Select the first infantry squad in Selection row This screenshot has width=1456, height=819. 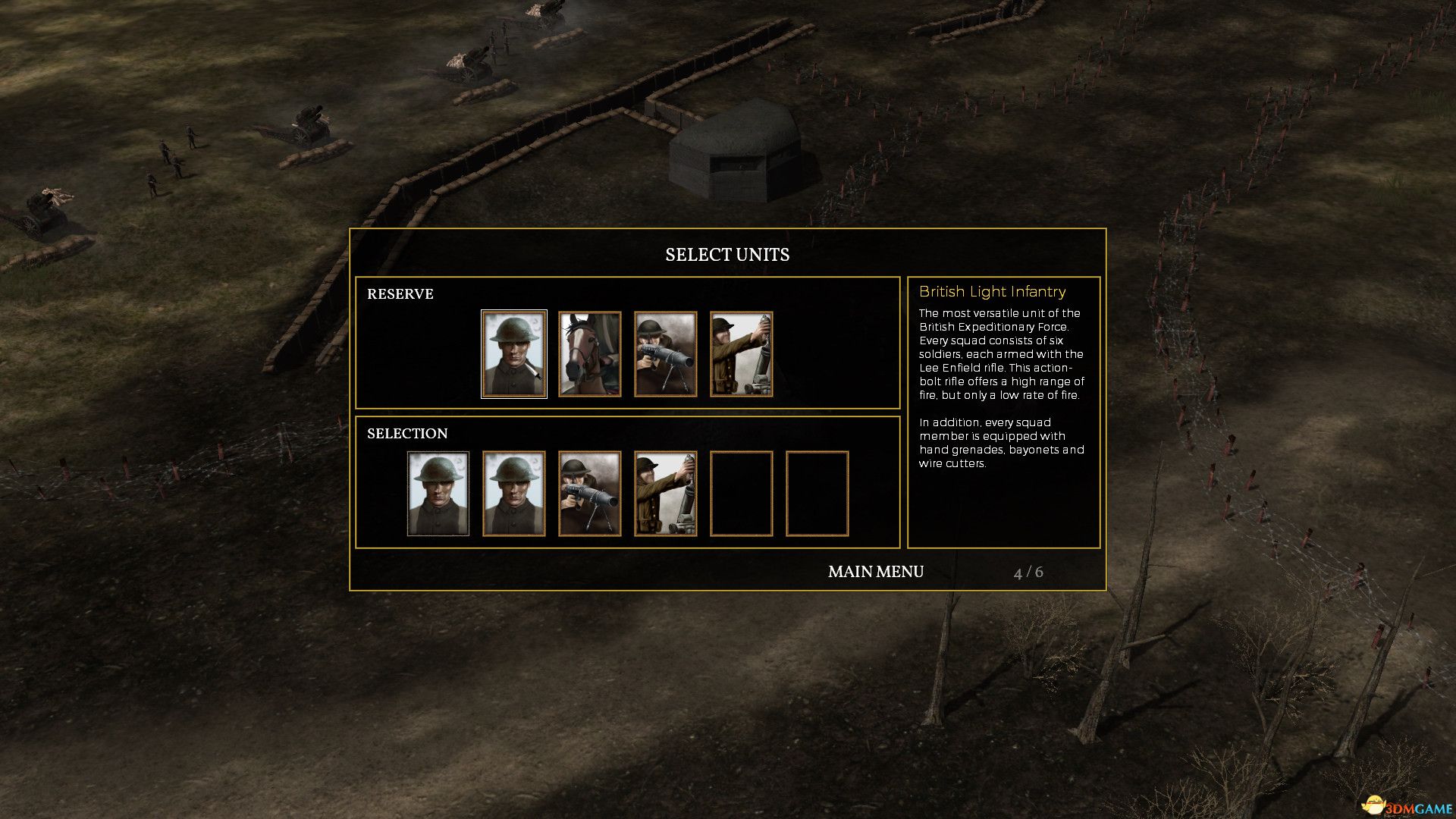pos(438,493)
